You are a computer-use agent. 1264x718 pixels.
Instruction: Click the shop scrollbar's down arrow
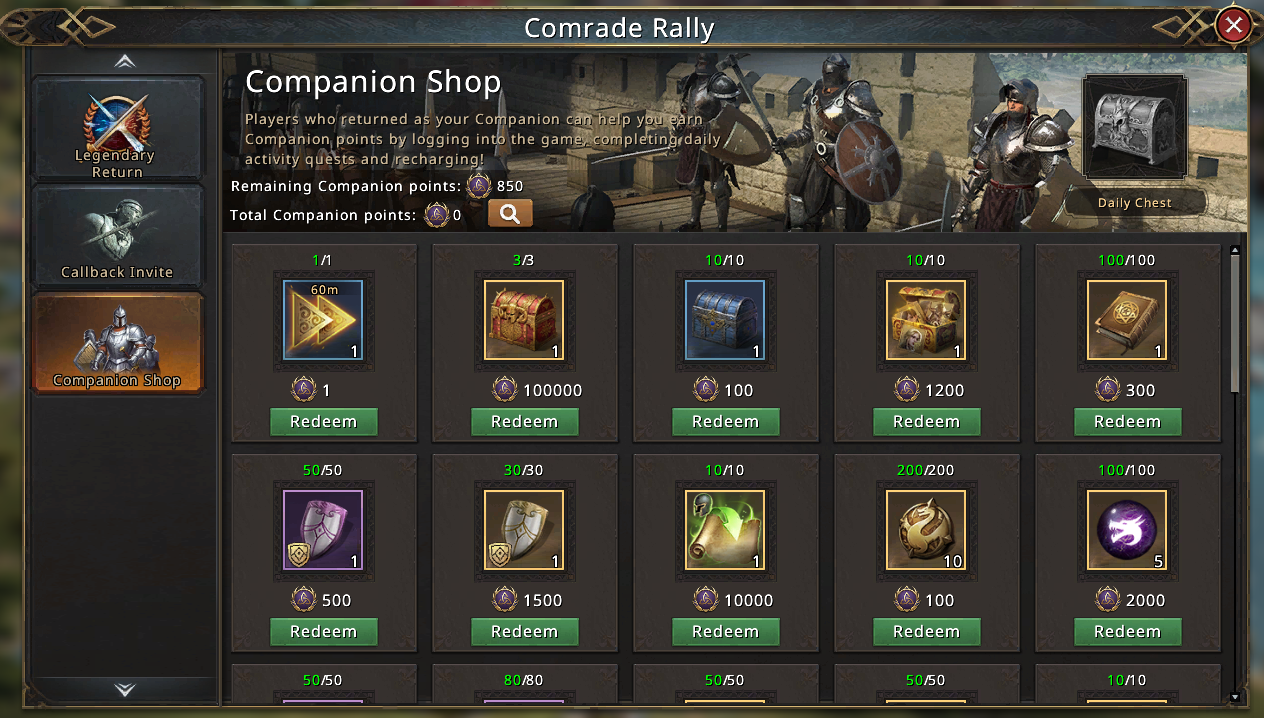pyautogui.click(x=1235, y=697)
